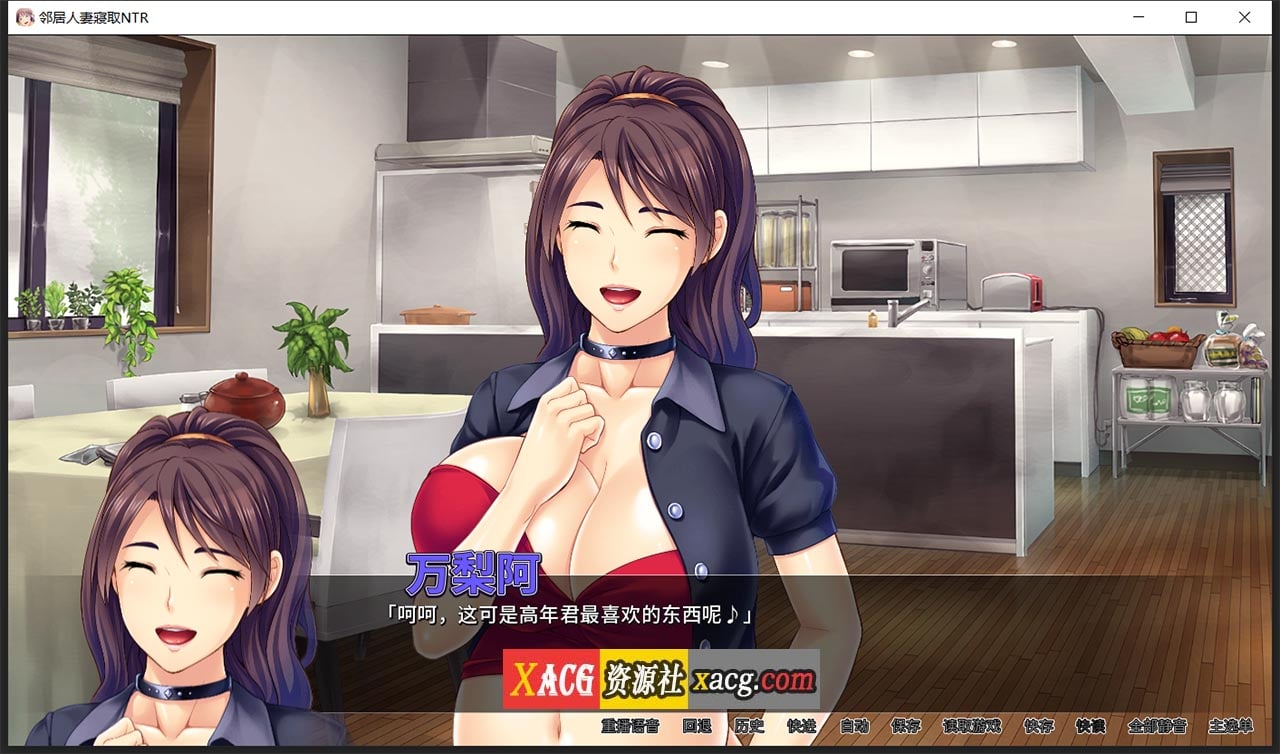Maximize the game window
Screen dimensions: 1280x754
coord(1190,16)
